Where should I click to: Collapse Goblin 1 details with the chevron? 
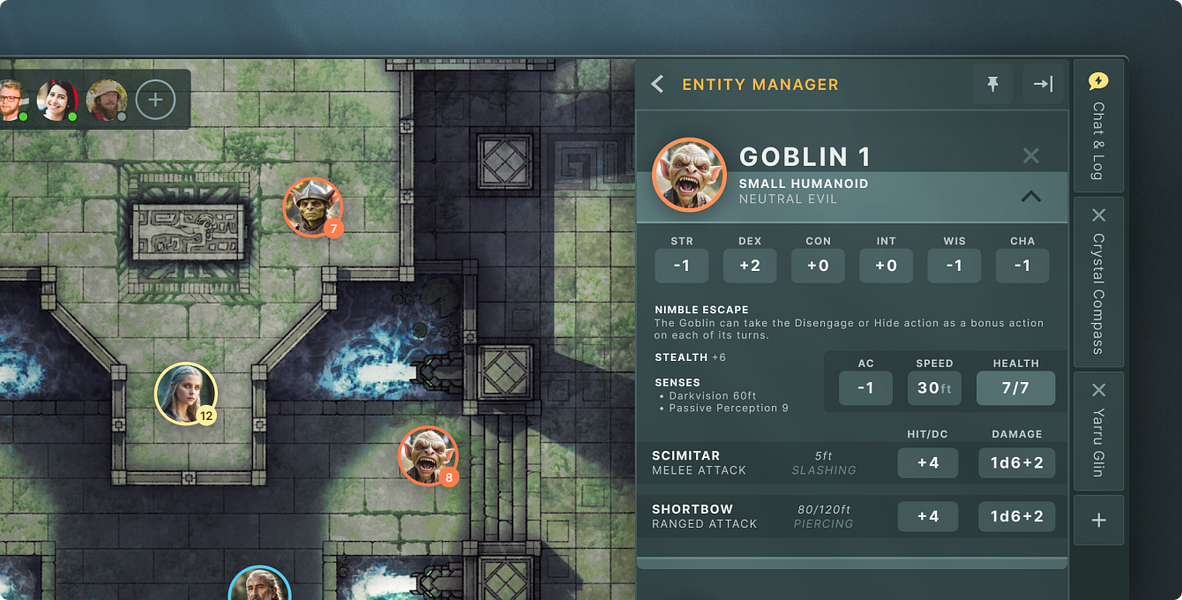(1031, 197)
